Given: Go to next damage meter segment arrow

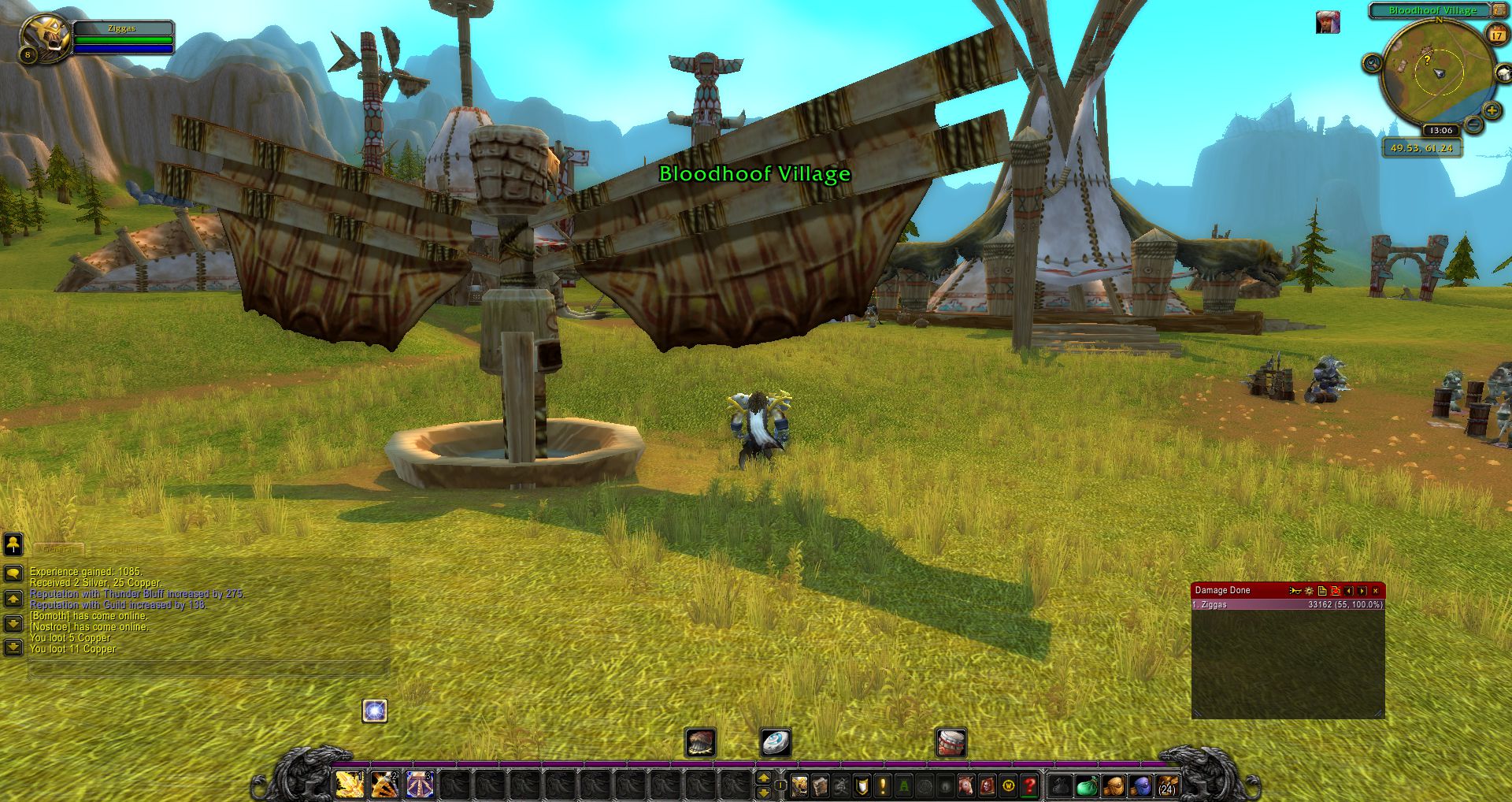Looking at the screenshot, I should (1362, 591).
